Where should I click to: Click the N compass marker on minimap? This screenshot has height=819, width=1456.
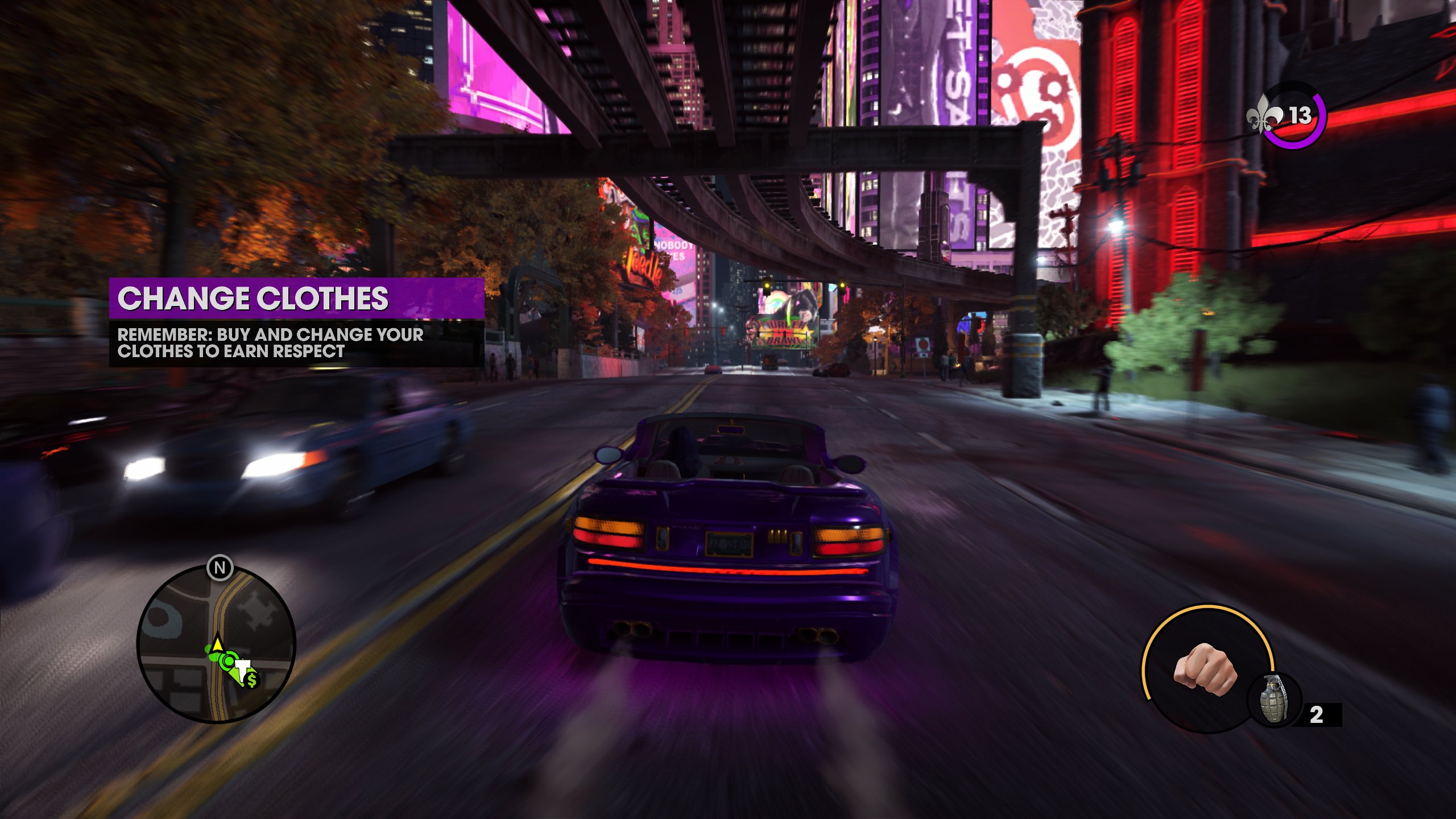point(220,568)
